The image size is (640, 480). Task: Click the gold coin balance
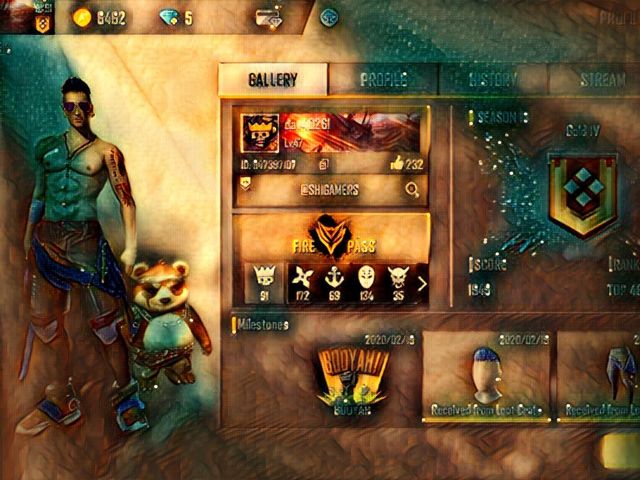(x=102, y=18)
